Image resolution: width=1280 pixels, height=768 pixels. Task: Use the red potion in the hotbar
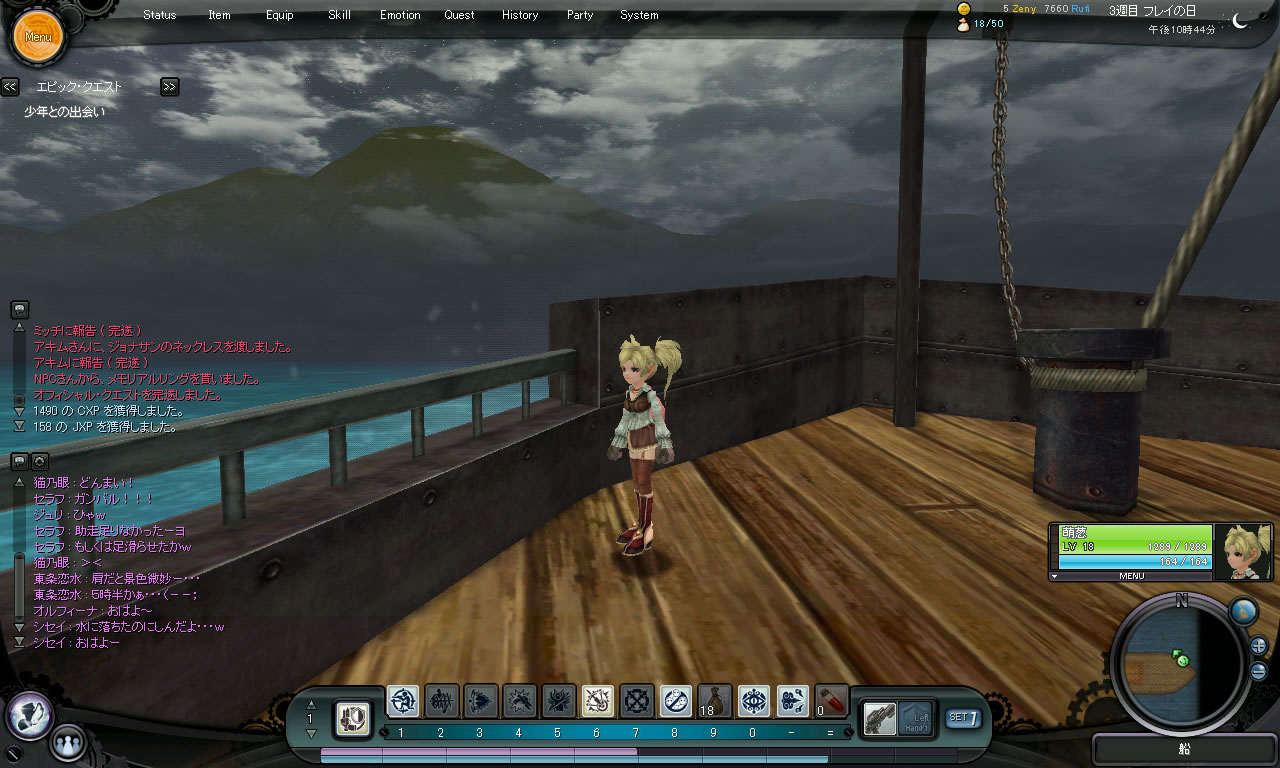pos(832,701)
